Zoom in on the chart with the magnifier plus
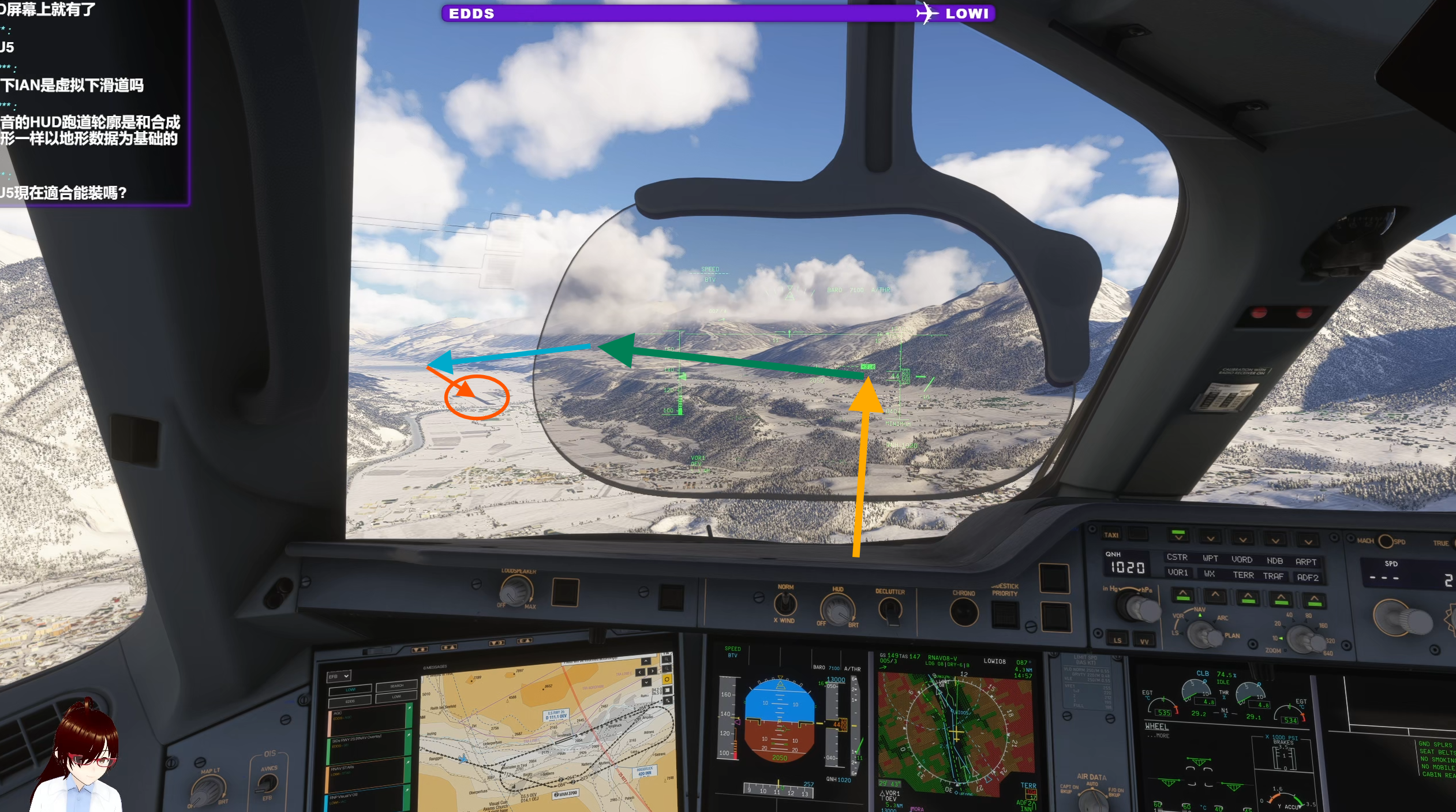This screenshot has height=812, width=1456. (668, 658)
